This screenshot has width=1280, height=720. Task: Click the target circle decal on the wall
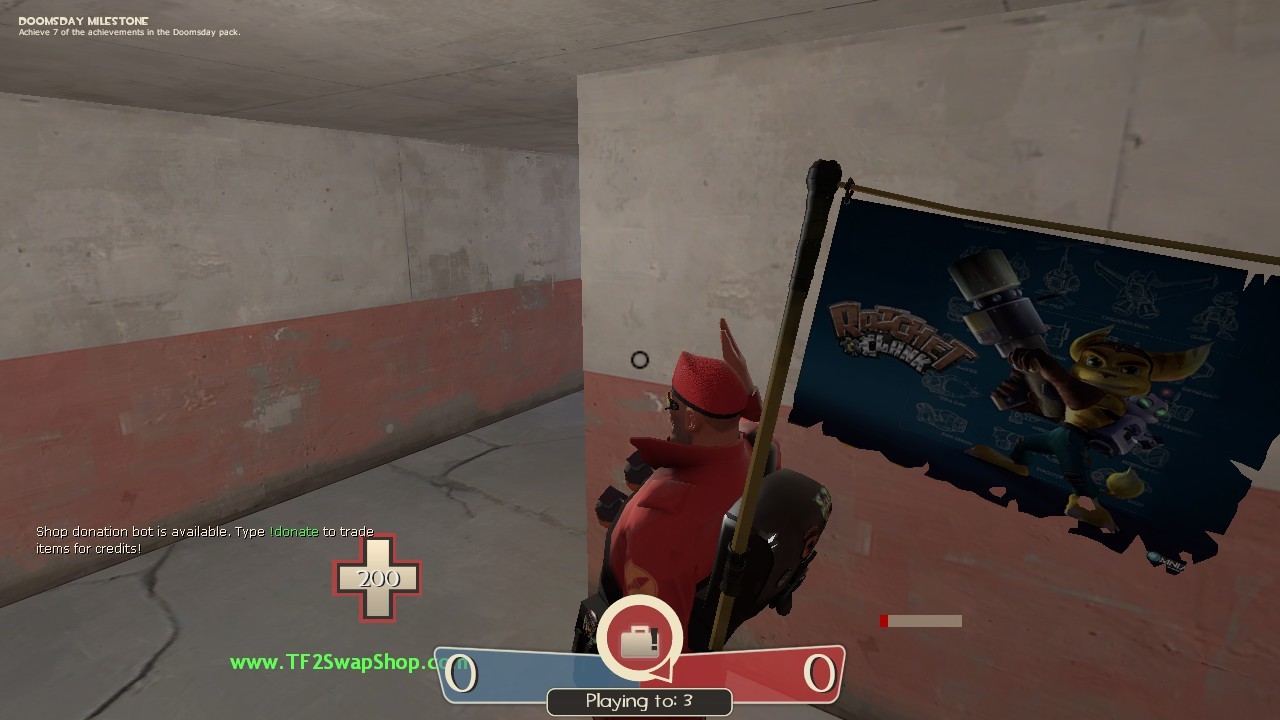640,359
